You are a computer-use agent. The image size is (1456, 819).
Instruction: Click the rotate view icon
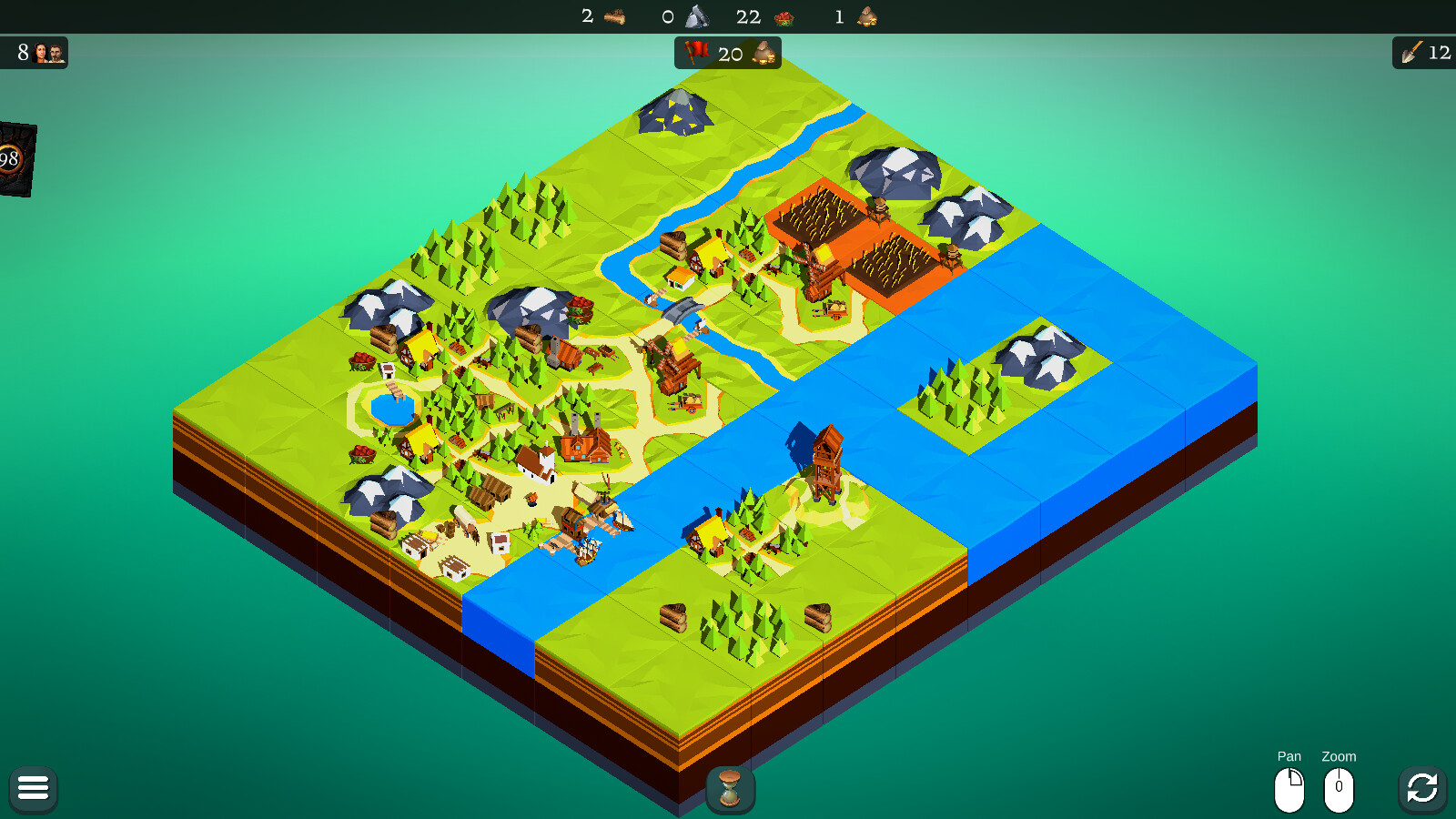coord(1422,788)
